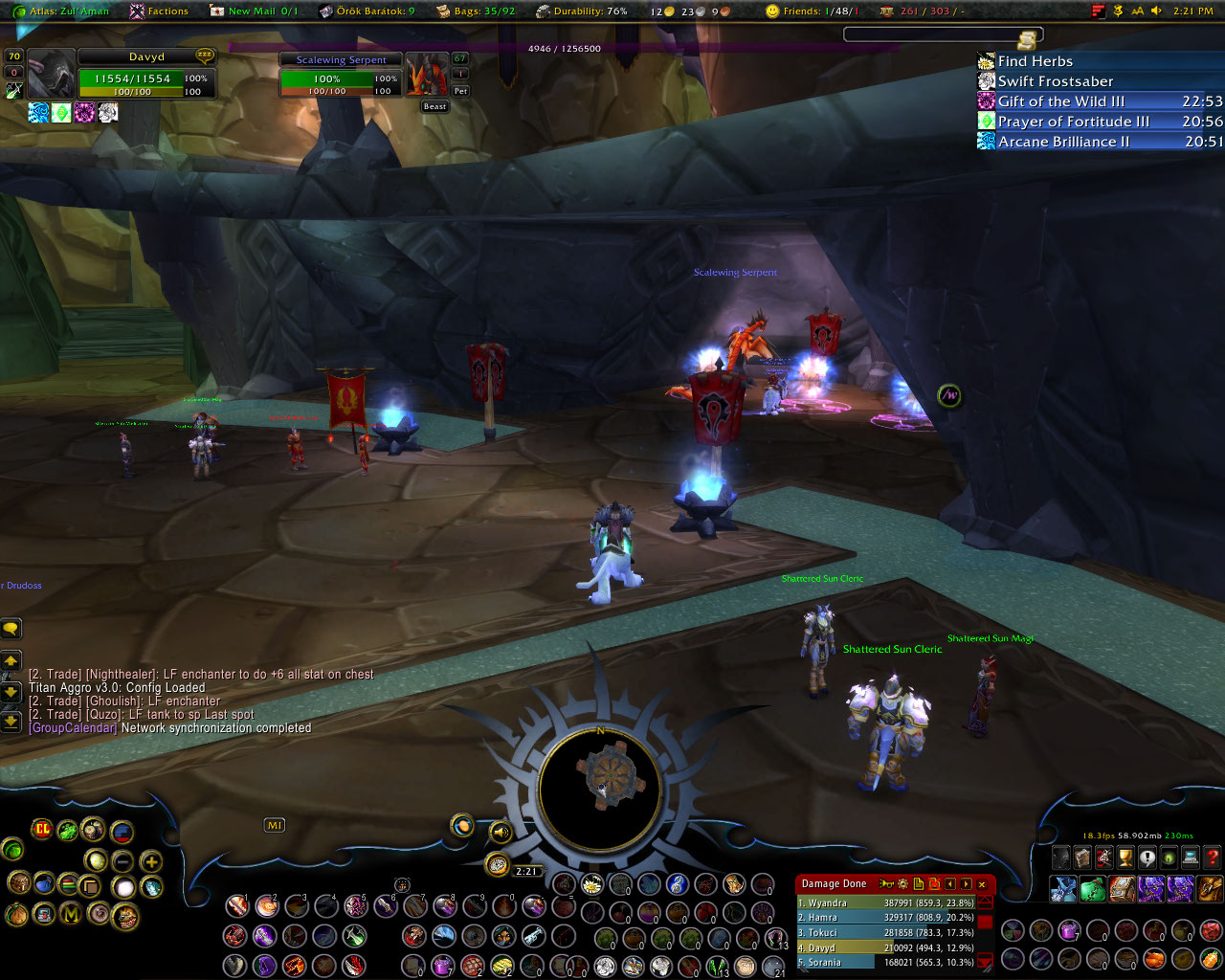
Task: Close the Damage Done meter window
Action: click(x=982, y=884)
